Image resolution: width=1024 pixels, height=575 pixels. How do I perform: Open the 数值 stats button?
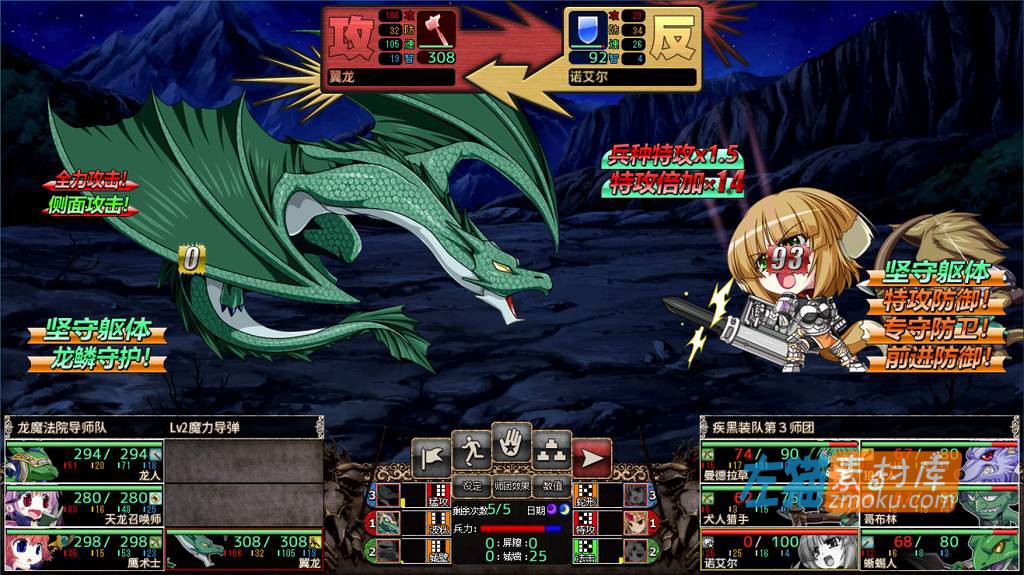click(x=552, y=487)
